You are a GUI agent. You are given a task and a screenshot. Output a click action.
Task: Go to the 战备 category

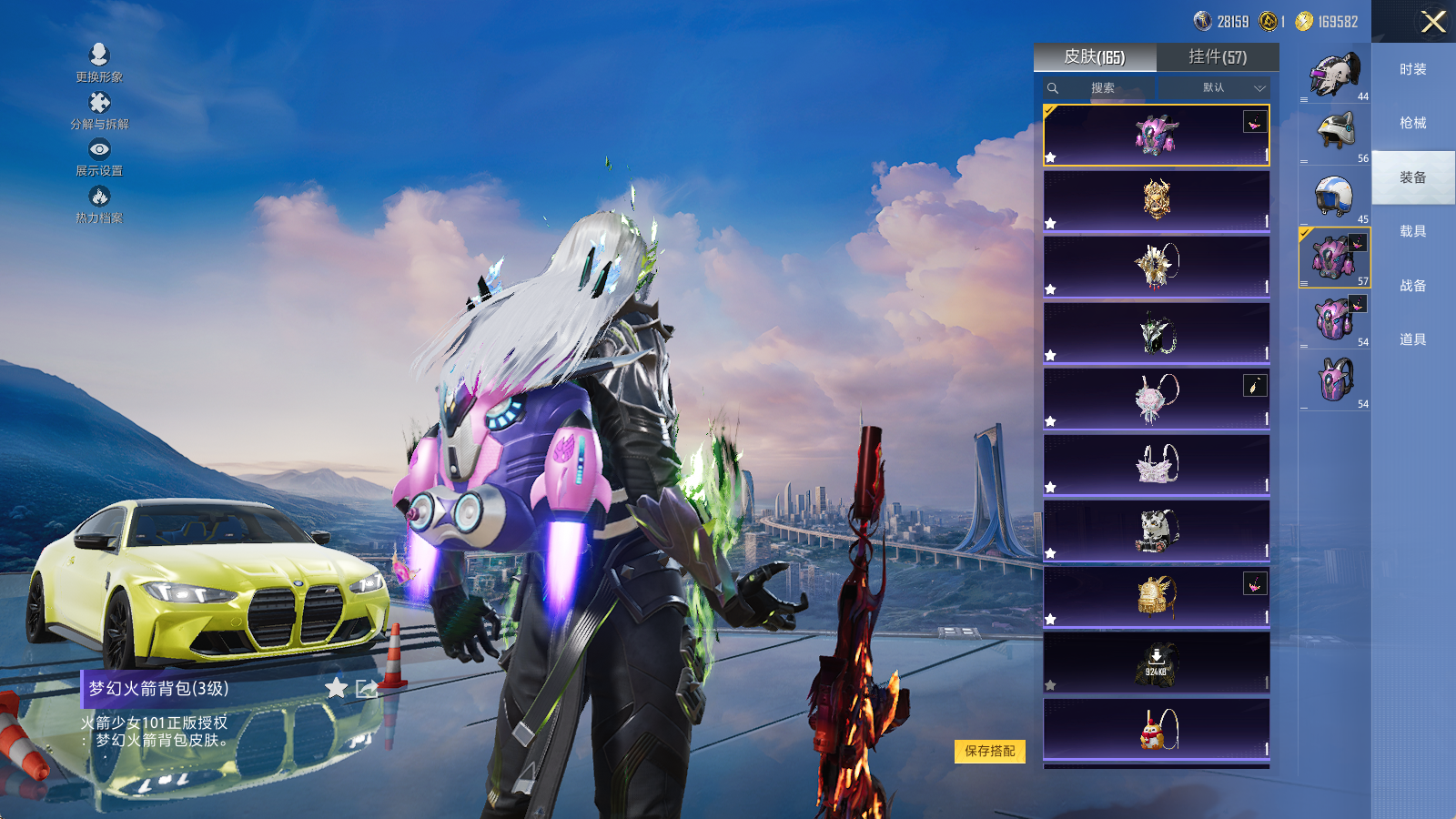(1413, 286)
